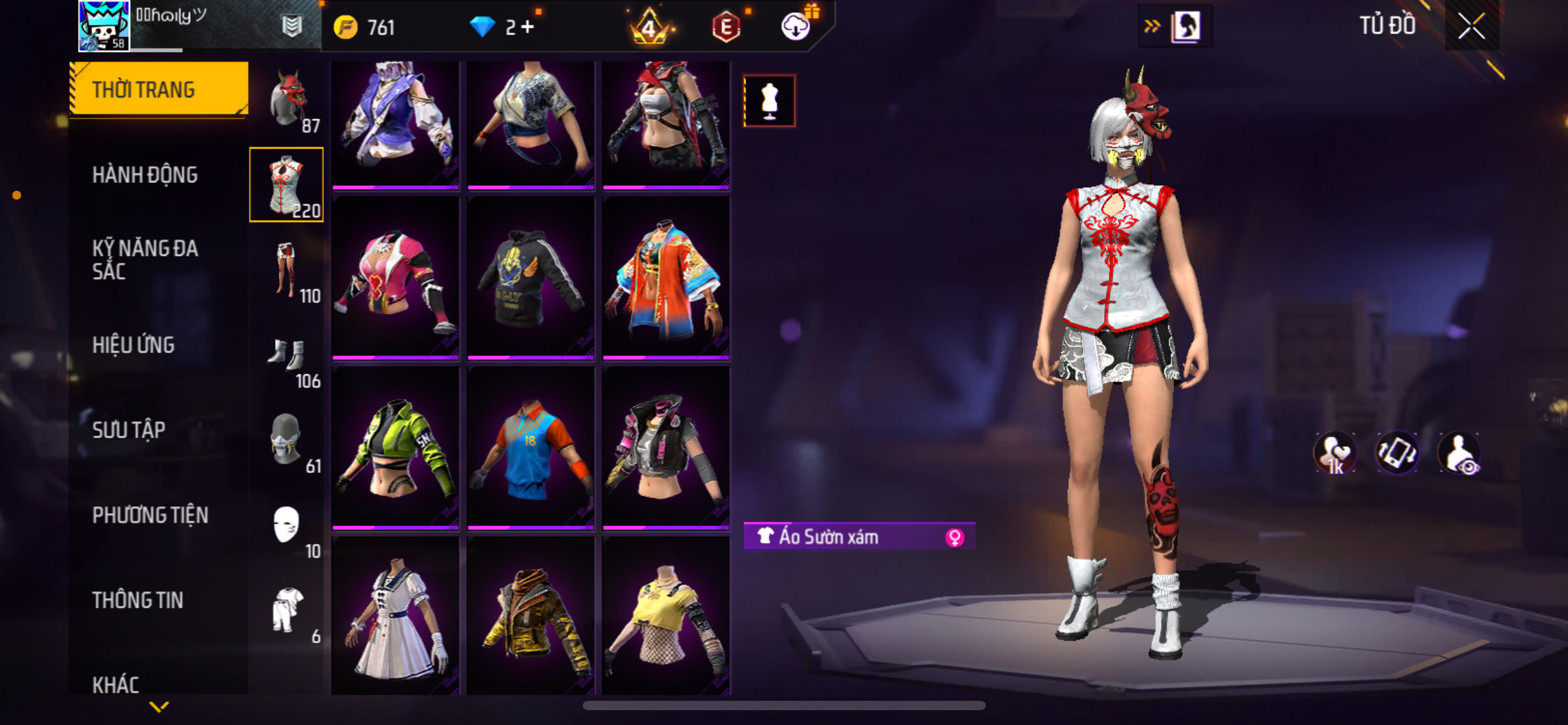The height and width of the screenshot is (725, 1568).
Task: Add diamonds with the plus button
Action: [528, 27]
